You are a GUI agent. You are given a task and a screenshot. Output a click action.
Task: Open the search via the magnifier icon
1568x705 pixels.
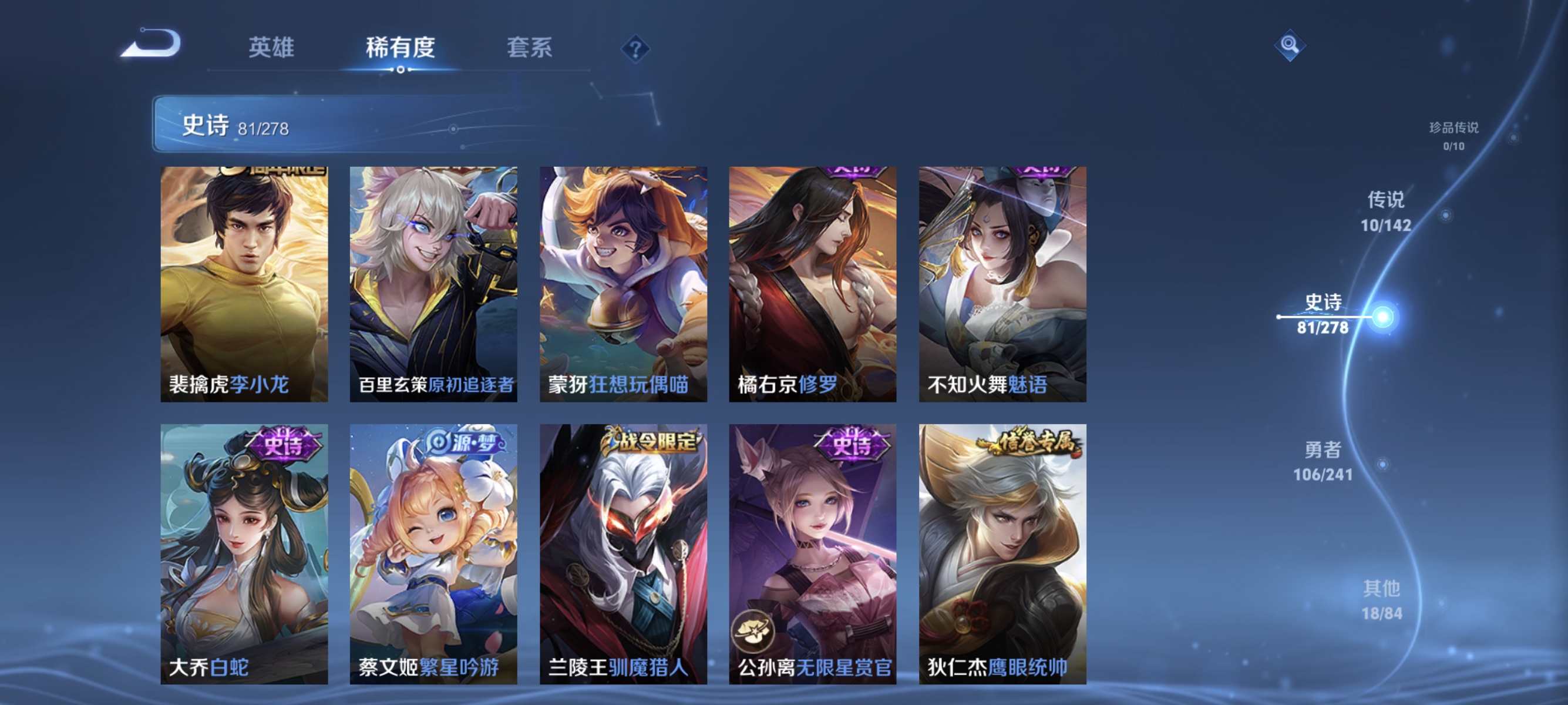click(x=1289, y=46)
